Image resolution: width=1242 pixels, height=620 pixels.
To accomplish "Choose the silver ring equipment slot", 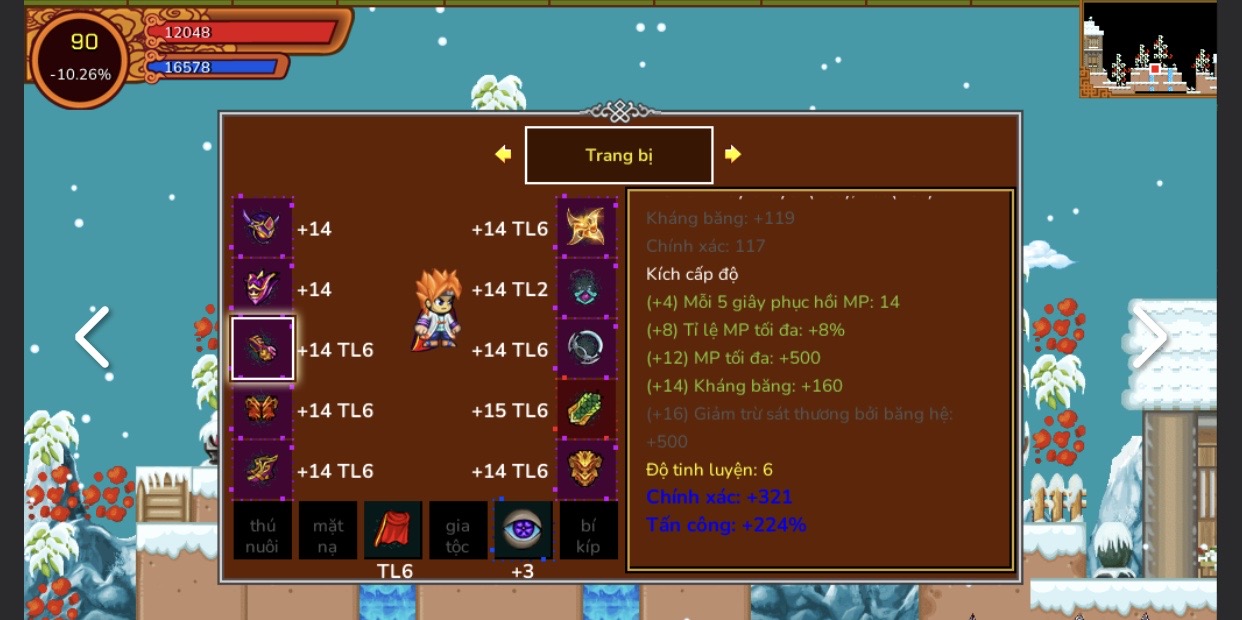I will tap(586, 349).
